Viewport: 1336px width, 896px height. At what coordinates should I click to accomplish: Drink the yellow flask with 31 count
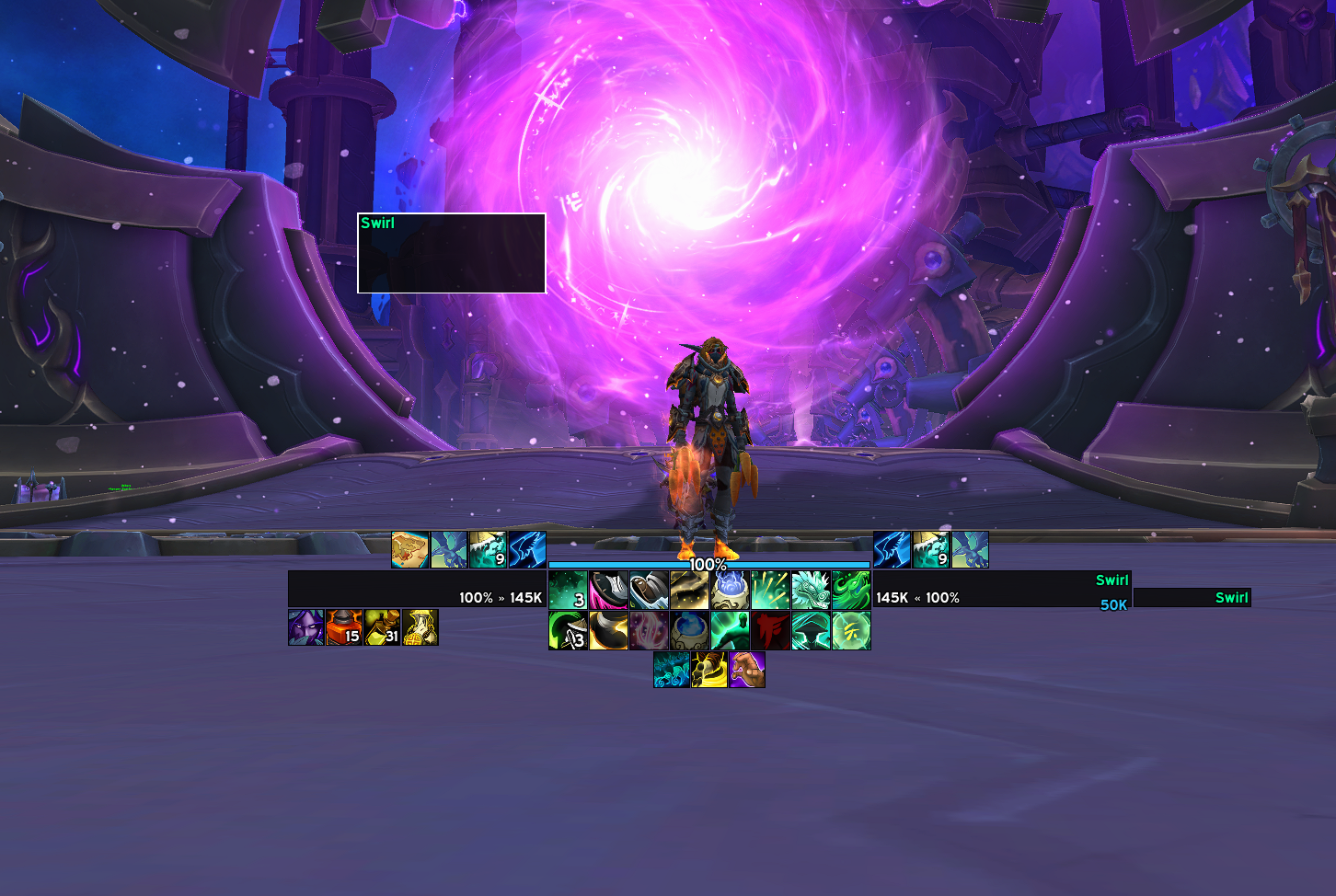[x=382, y=627]
